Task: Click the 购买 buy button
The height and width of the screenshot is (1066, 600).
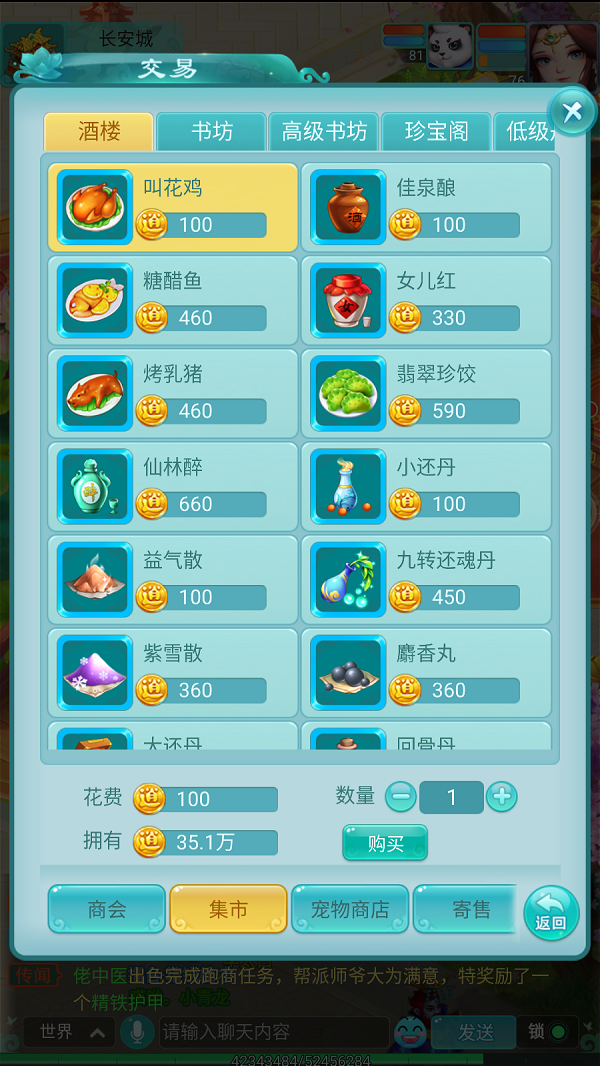Action: pyautogui.click(x=385, y=843)
